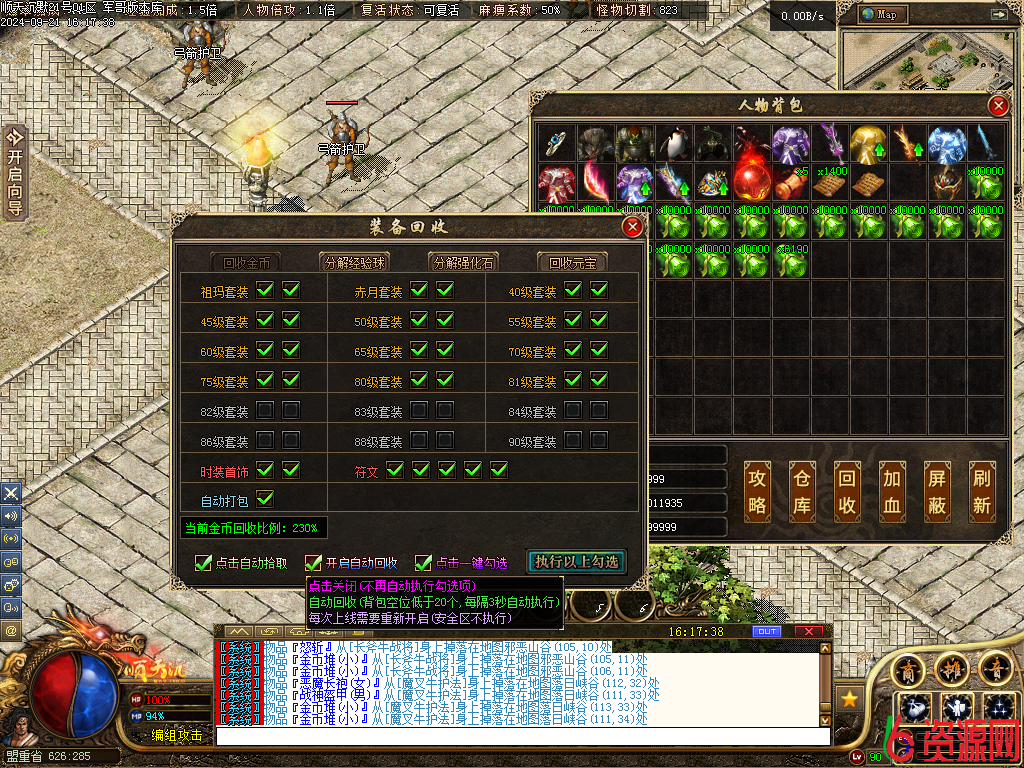The width and height of the screenshot is (1024, 768).
Task: Click 执行以上勾选 execute button
Action: point(577,562)
